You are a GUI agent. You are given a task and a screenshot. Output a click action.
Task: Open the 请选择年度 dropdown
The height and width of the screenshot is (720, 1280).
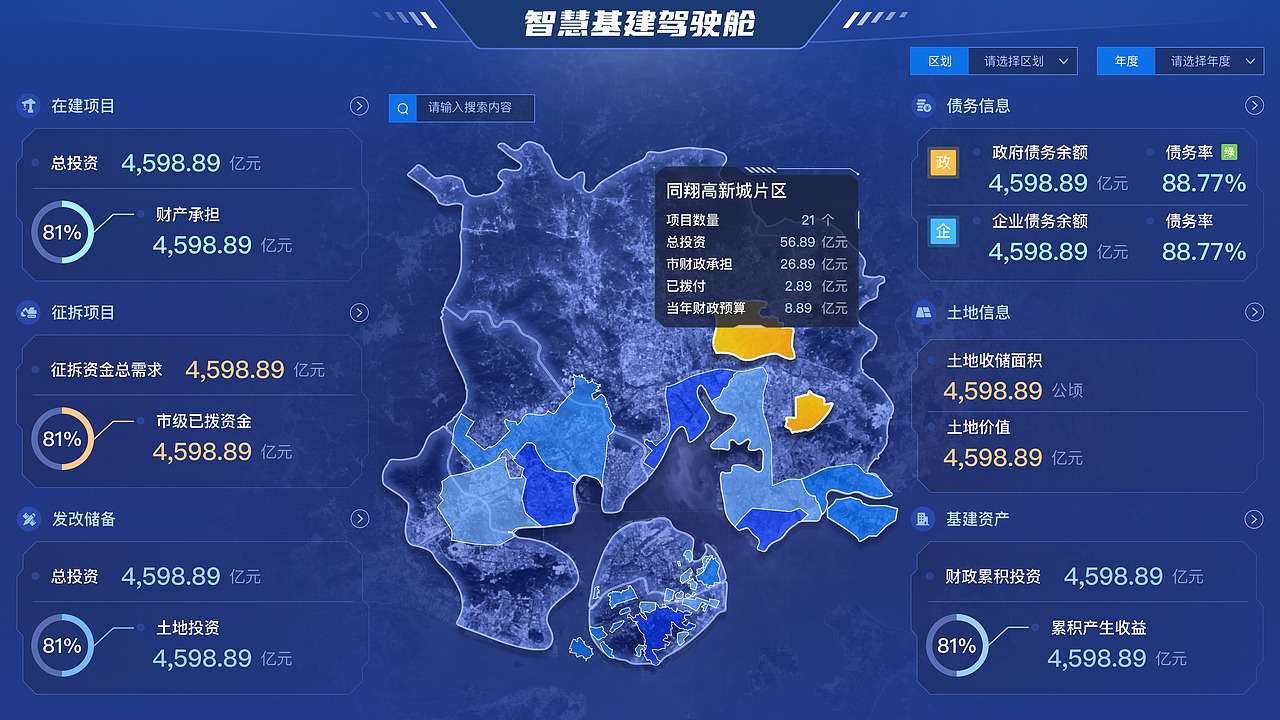pyautogui.click(x=1208, y=61)
